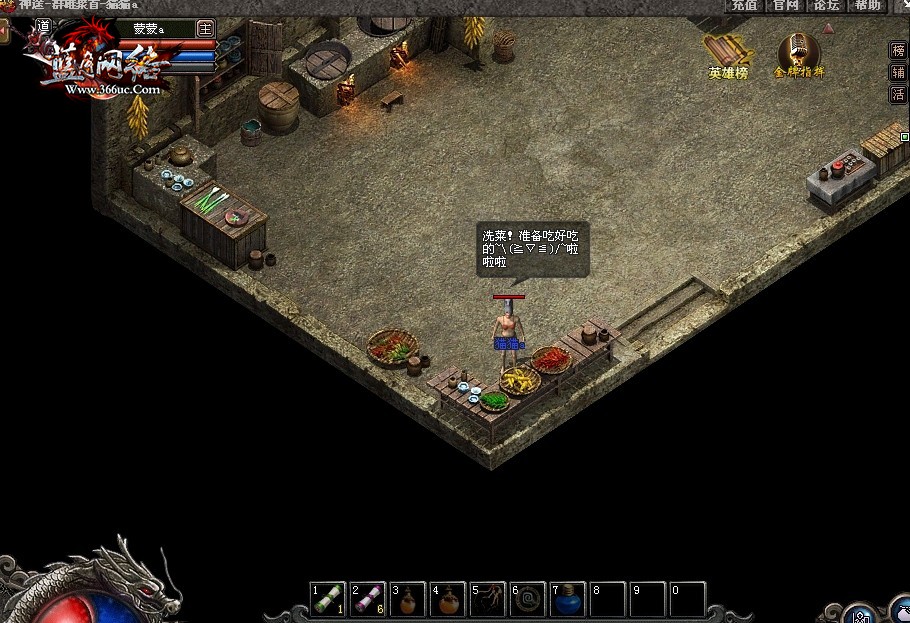
Task: Click the 活 side button
Action: pyautogui.click(x=898, y=94)
